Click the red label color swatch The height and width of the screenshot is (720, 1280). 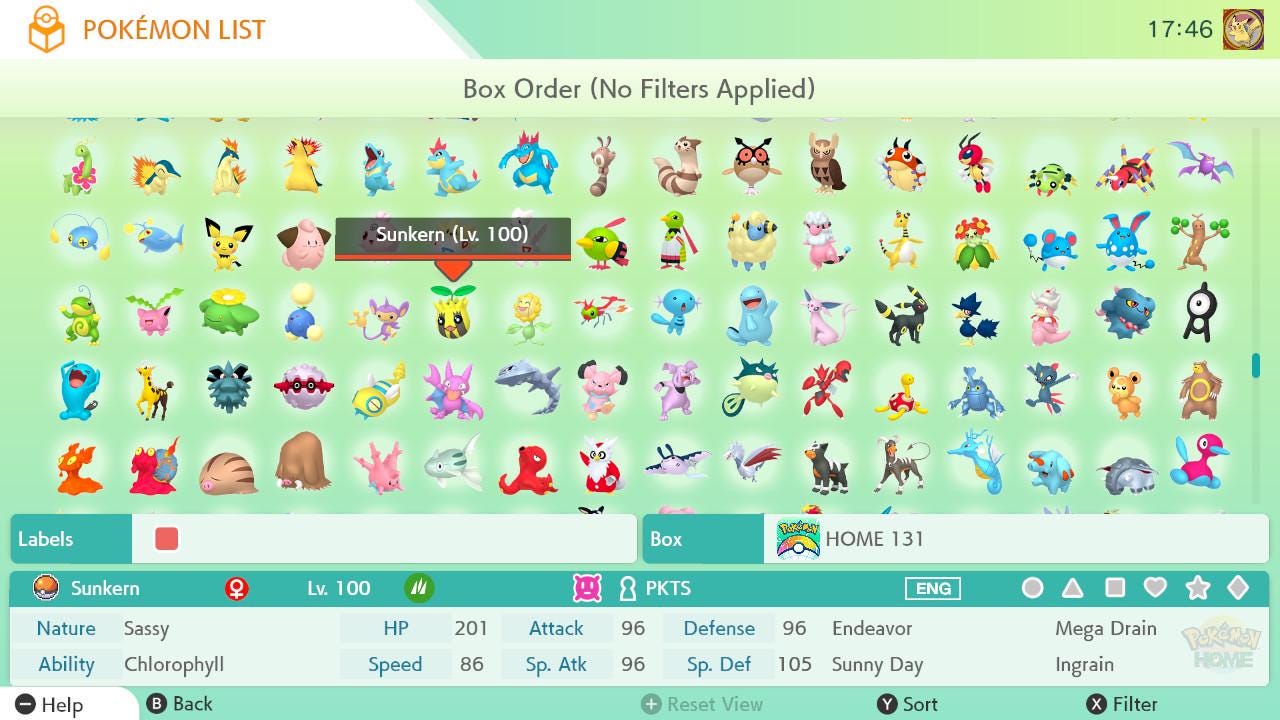point(166,538)
